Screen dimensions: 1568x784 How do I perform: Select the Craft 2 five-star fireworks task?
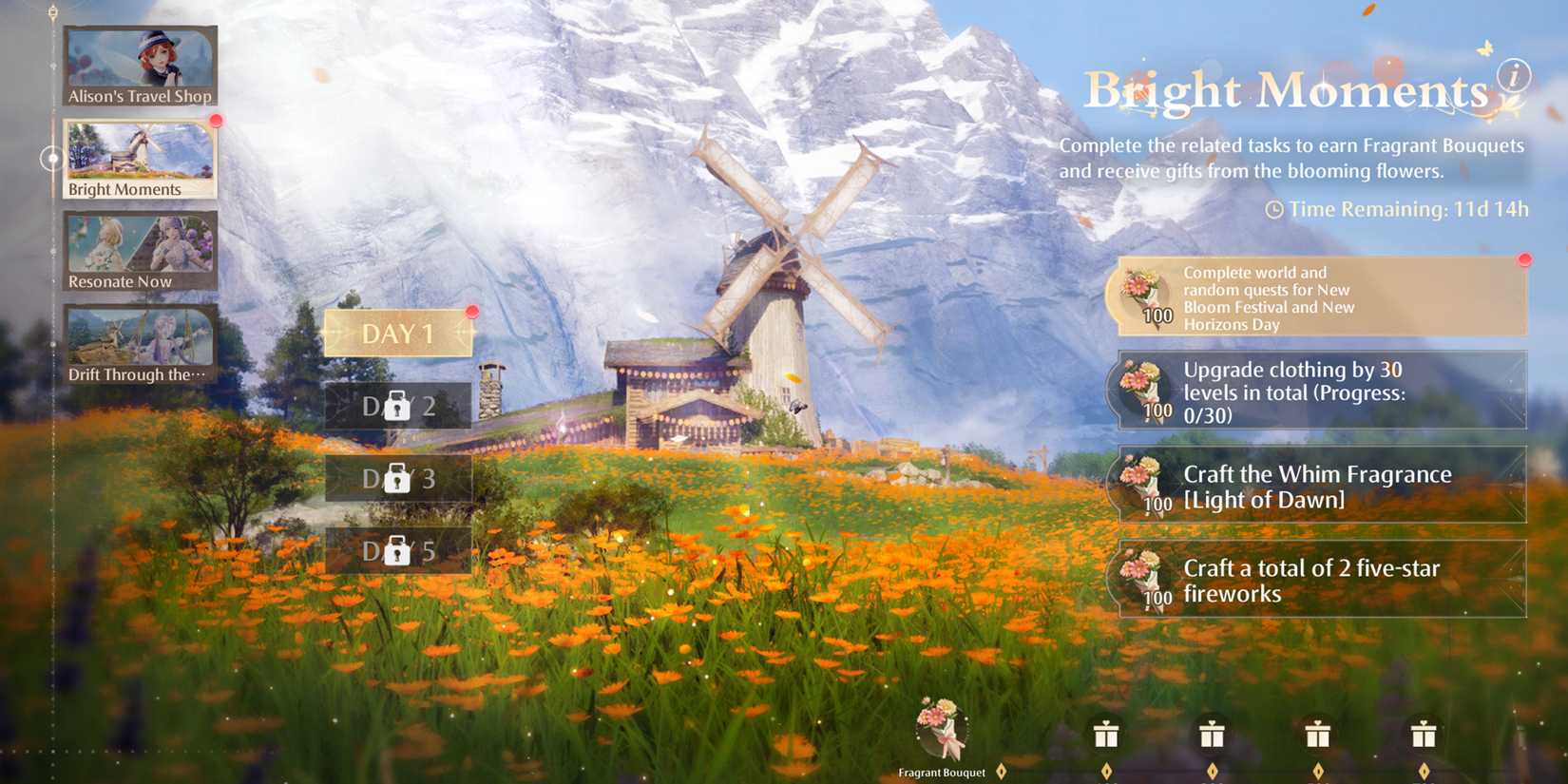click(1321, 580)
